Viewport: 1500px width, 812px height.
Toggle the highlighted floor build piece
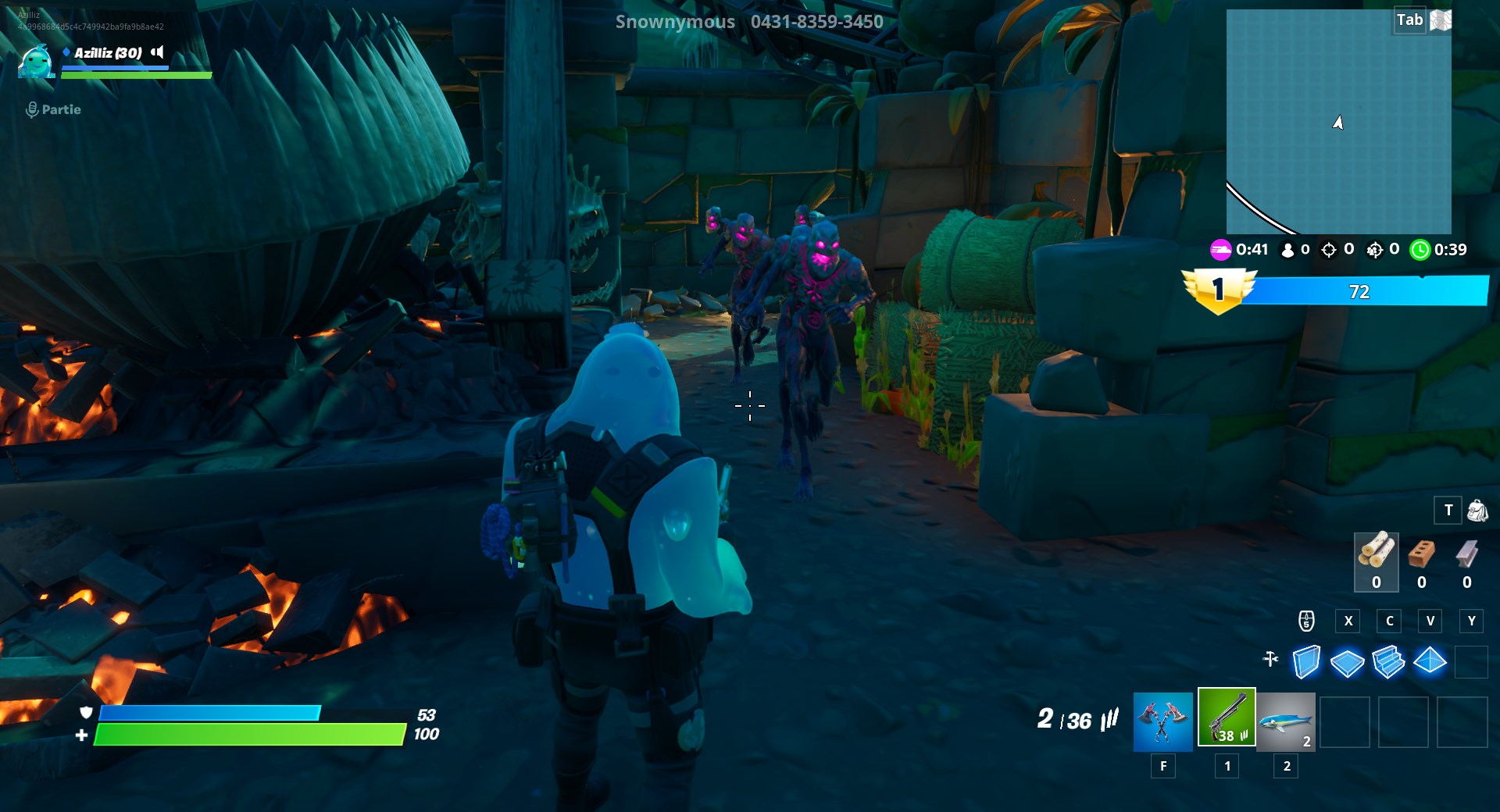[1346, 662]
